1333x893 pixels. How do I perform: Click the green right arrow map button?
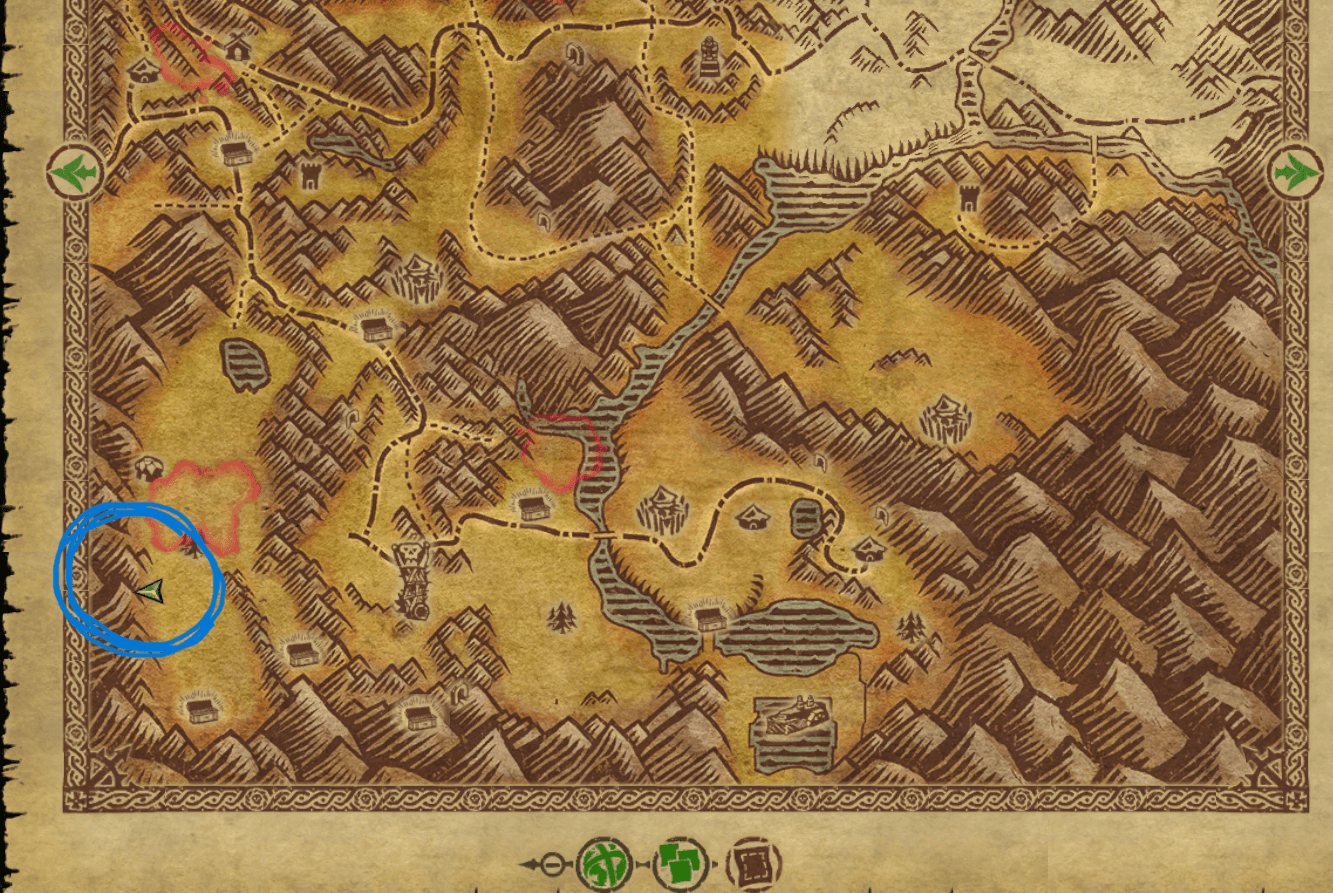[x=1295, y=172]
